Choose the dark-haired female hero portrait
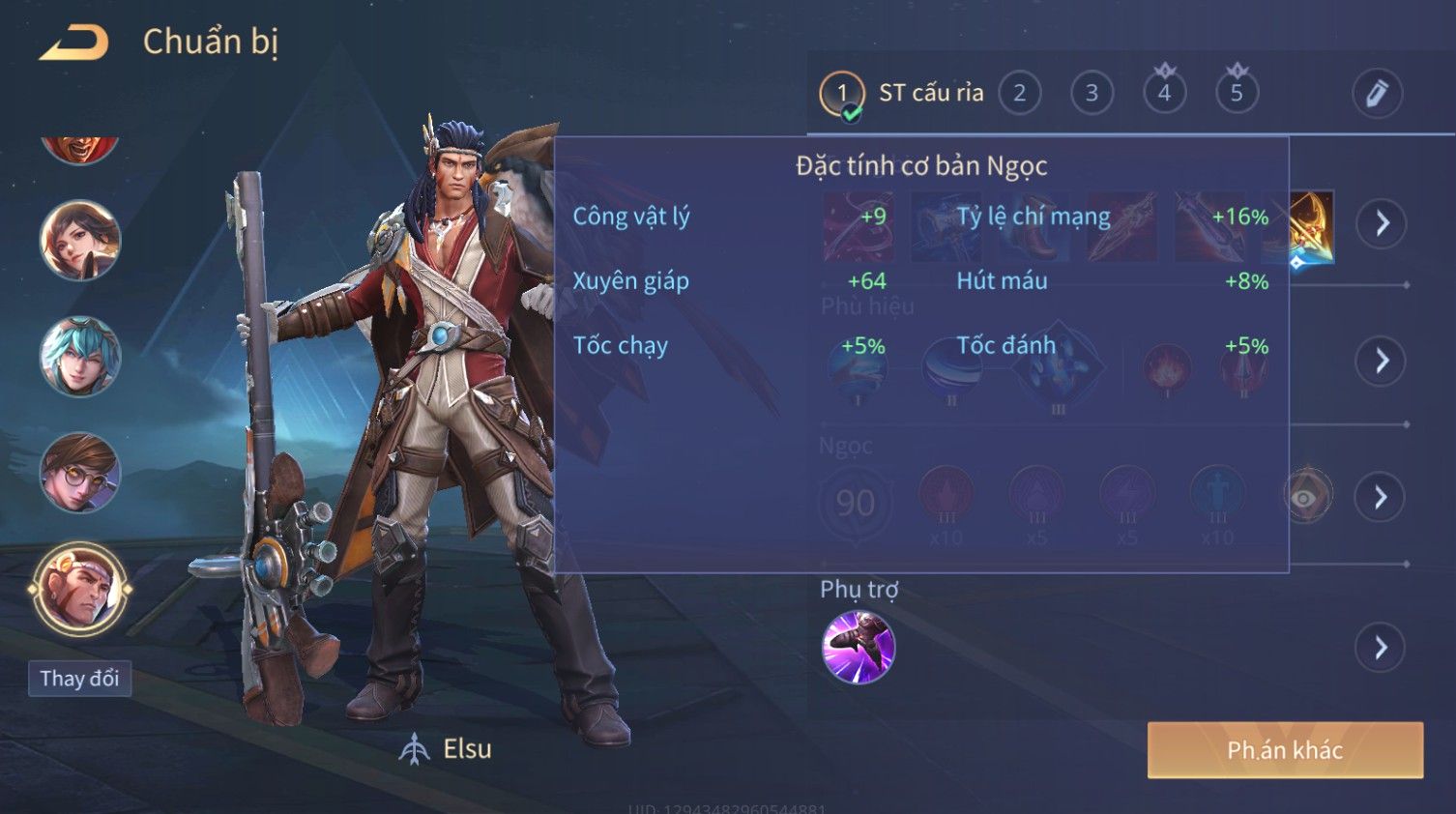Screen dimensions: 1456x814 coord(79,241)
